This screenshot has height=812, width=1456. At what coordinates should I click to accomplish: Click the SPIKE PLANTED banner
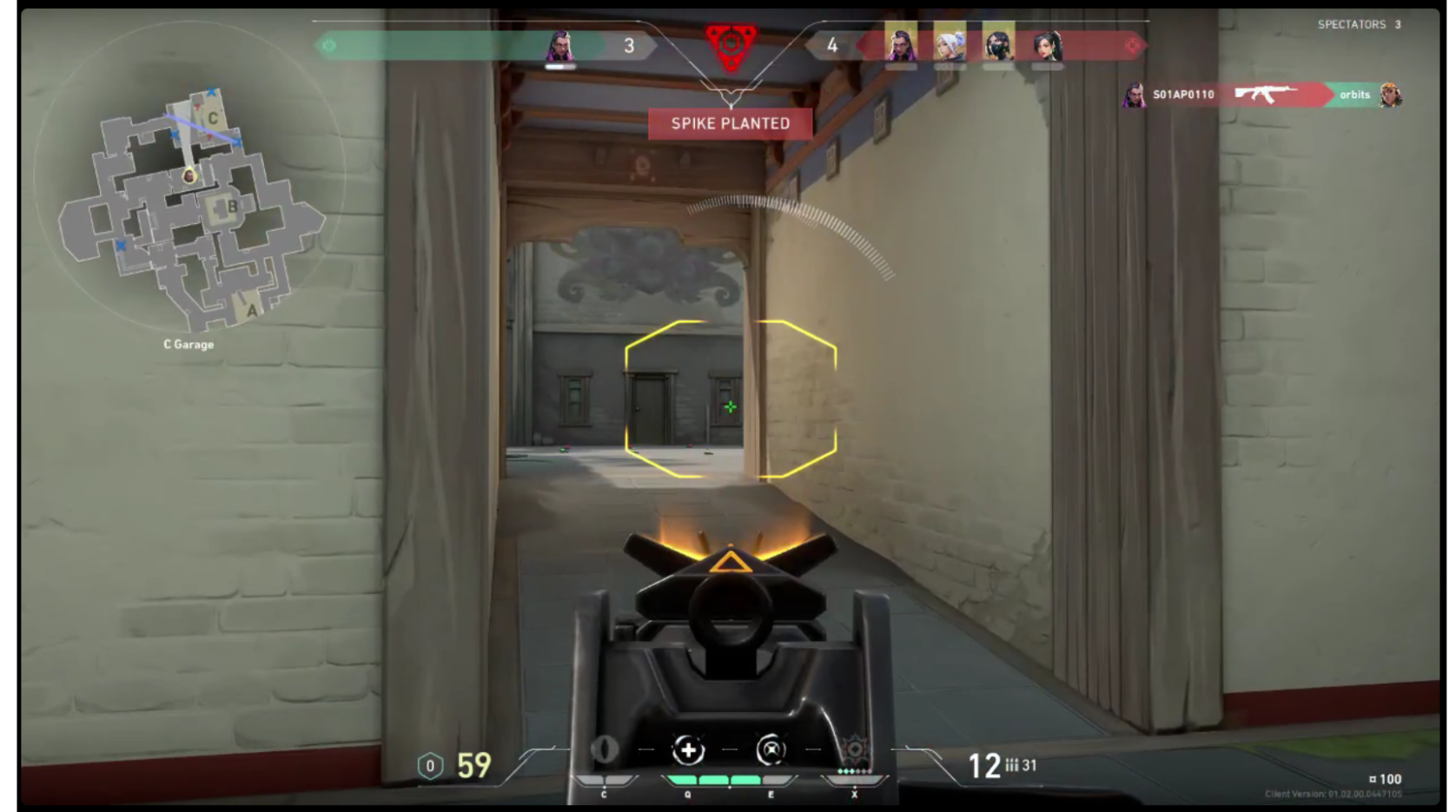click(731, 123)
